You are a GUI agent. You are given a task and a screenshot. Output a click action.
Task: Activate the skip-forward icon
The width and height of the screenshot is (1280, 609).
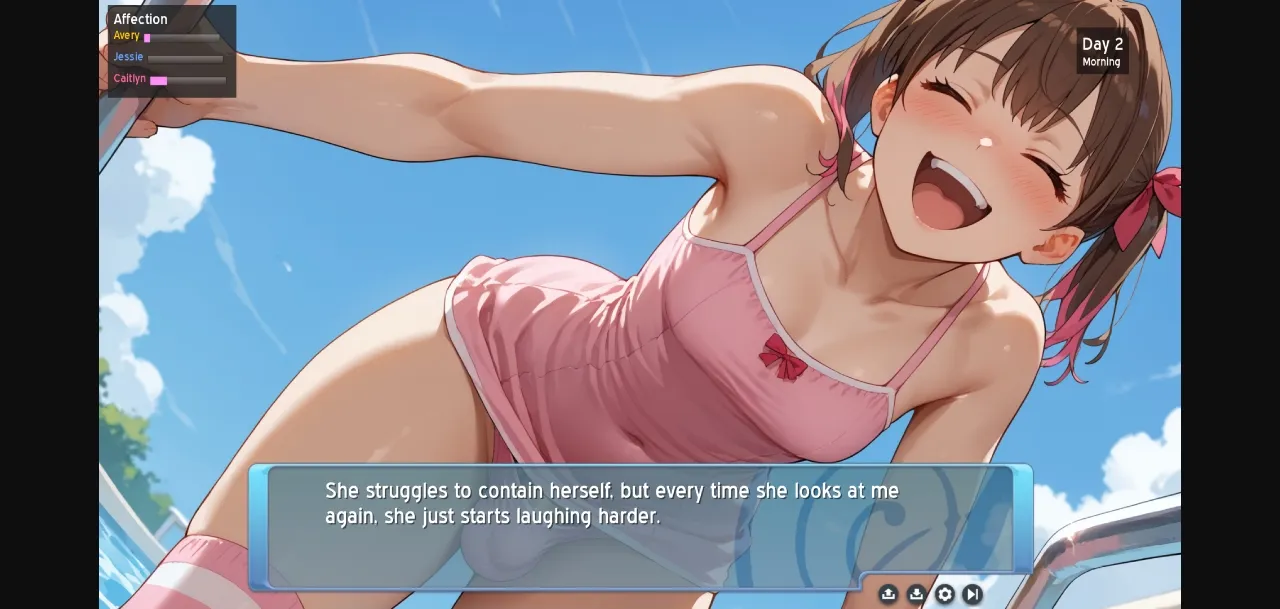pos(972,594)
